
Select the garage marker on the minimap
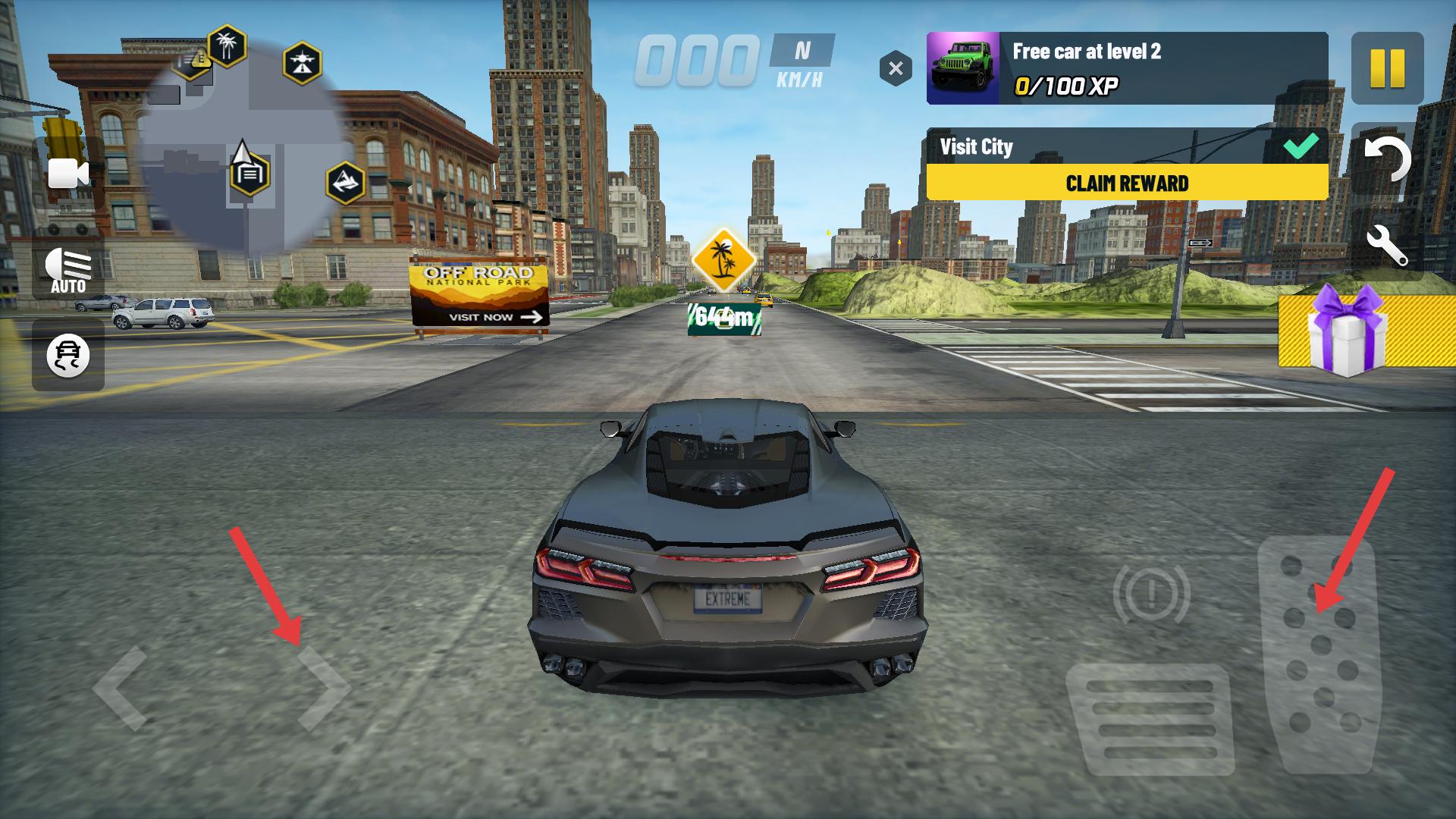click(249, 174)
